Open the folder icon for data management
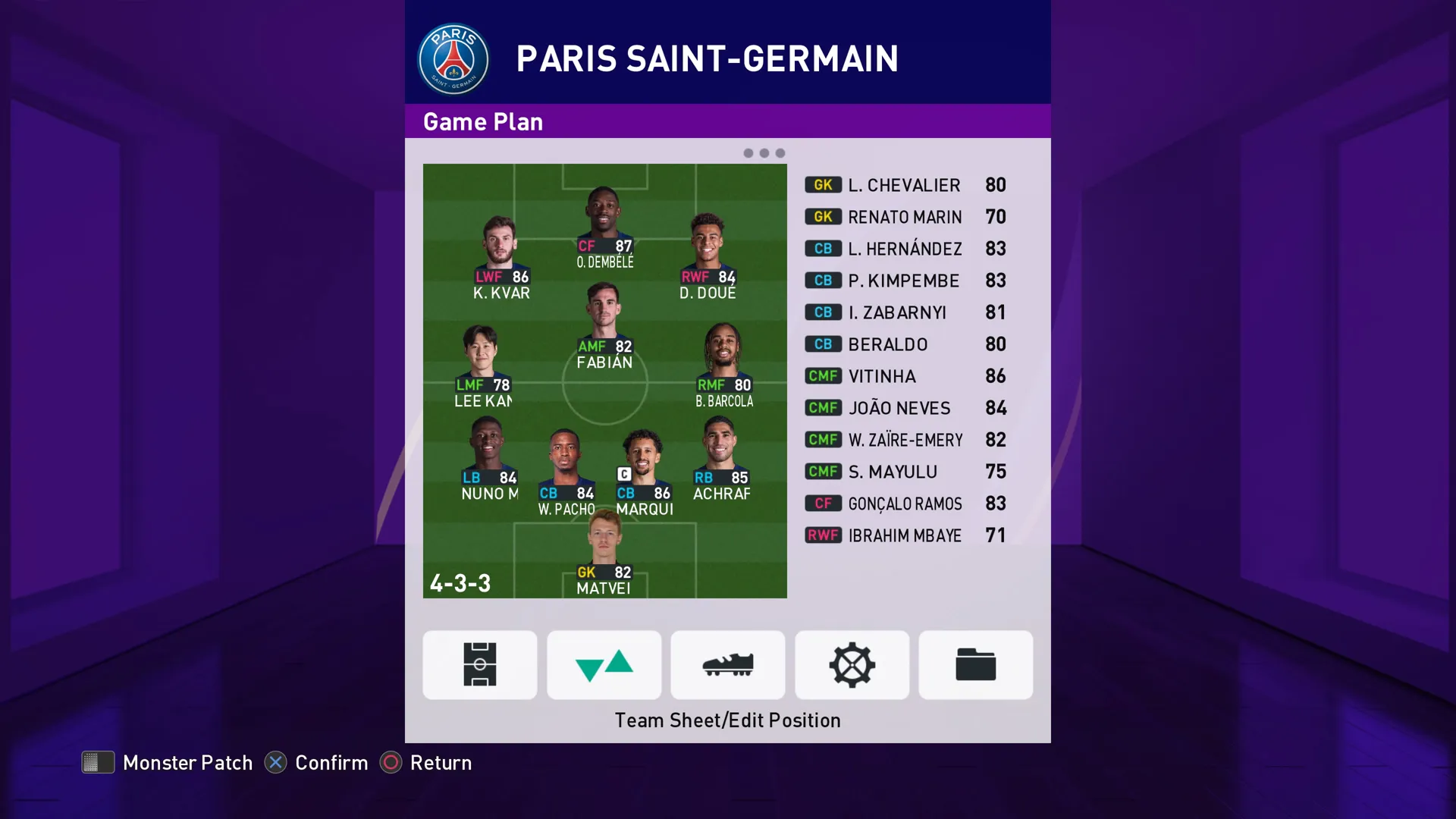The image size is (1456, 819). coord(975,664)
